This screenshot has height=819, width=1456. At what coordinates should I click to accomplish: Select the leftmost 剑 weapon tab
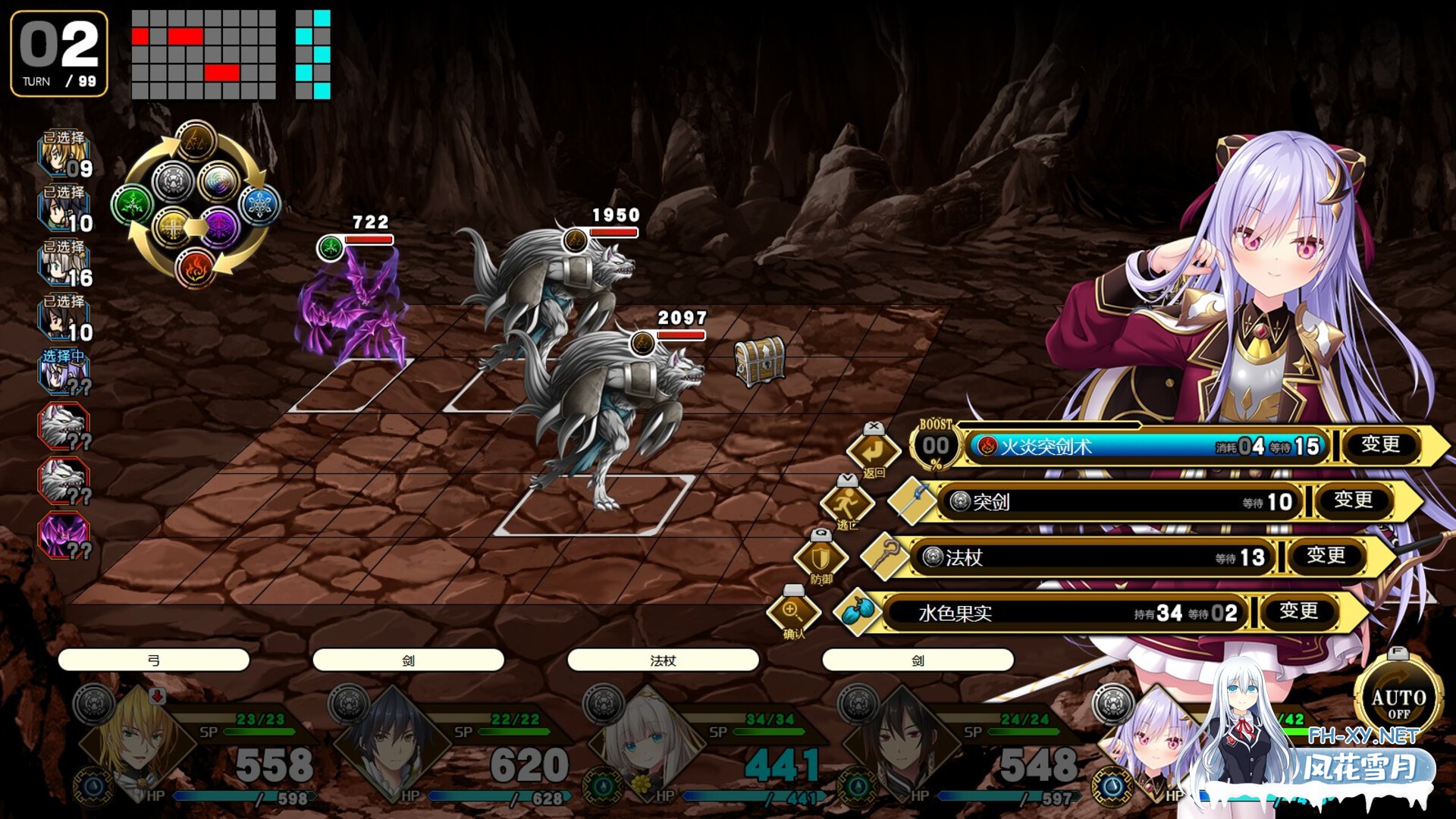click(409, 660)
